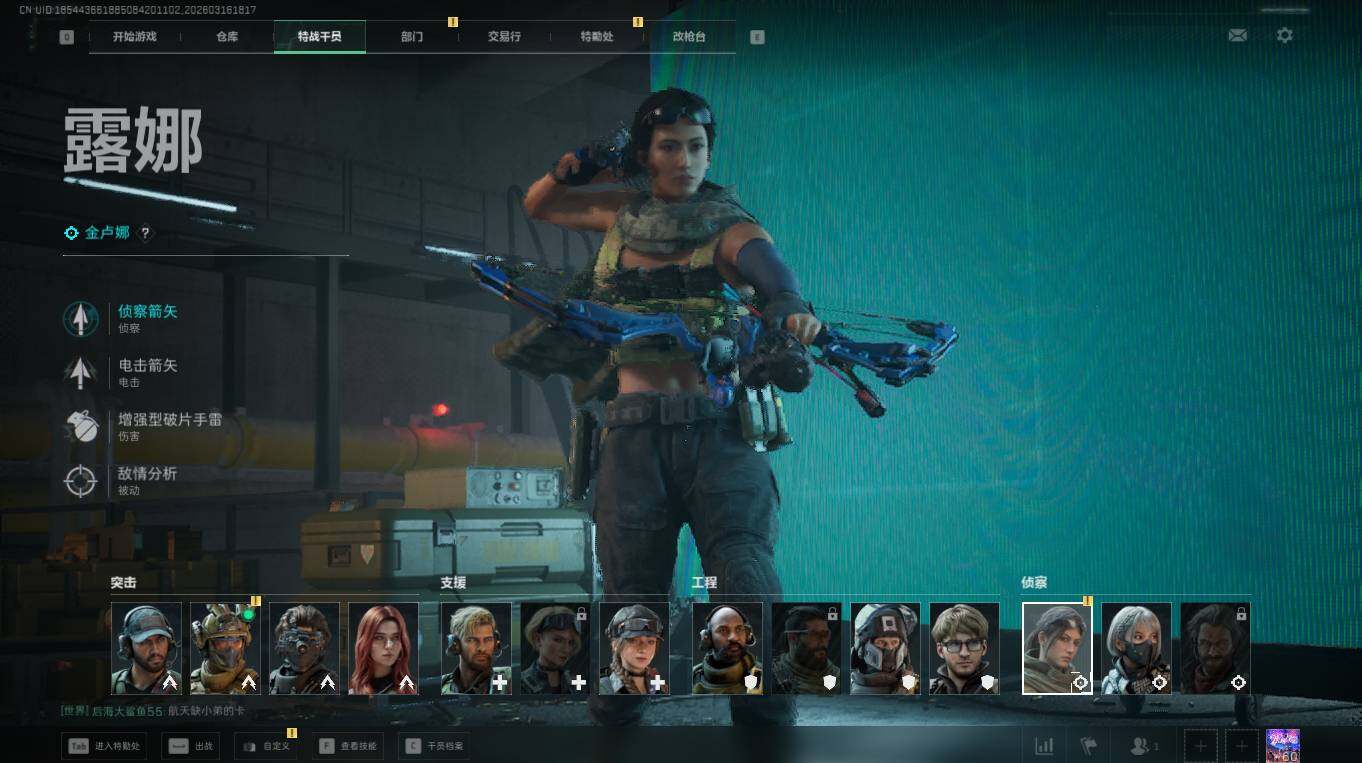This screenshot has height=763, width=1362.
Task: Go to the 部门 tab
Action: pos(412,37)
